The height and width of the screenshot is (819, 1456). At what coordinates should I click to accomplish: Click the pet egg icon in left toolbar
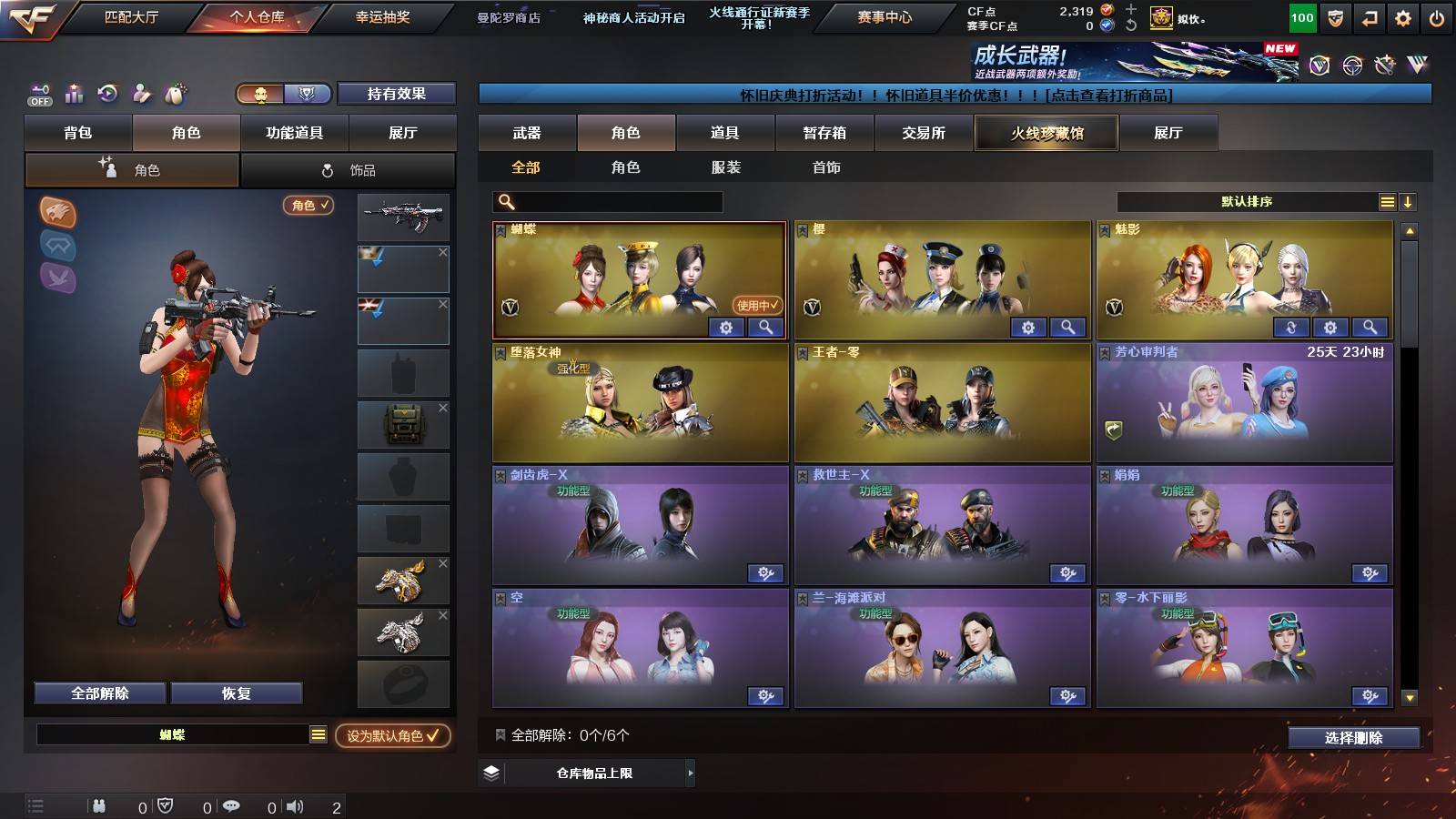[x=177, y=92]
